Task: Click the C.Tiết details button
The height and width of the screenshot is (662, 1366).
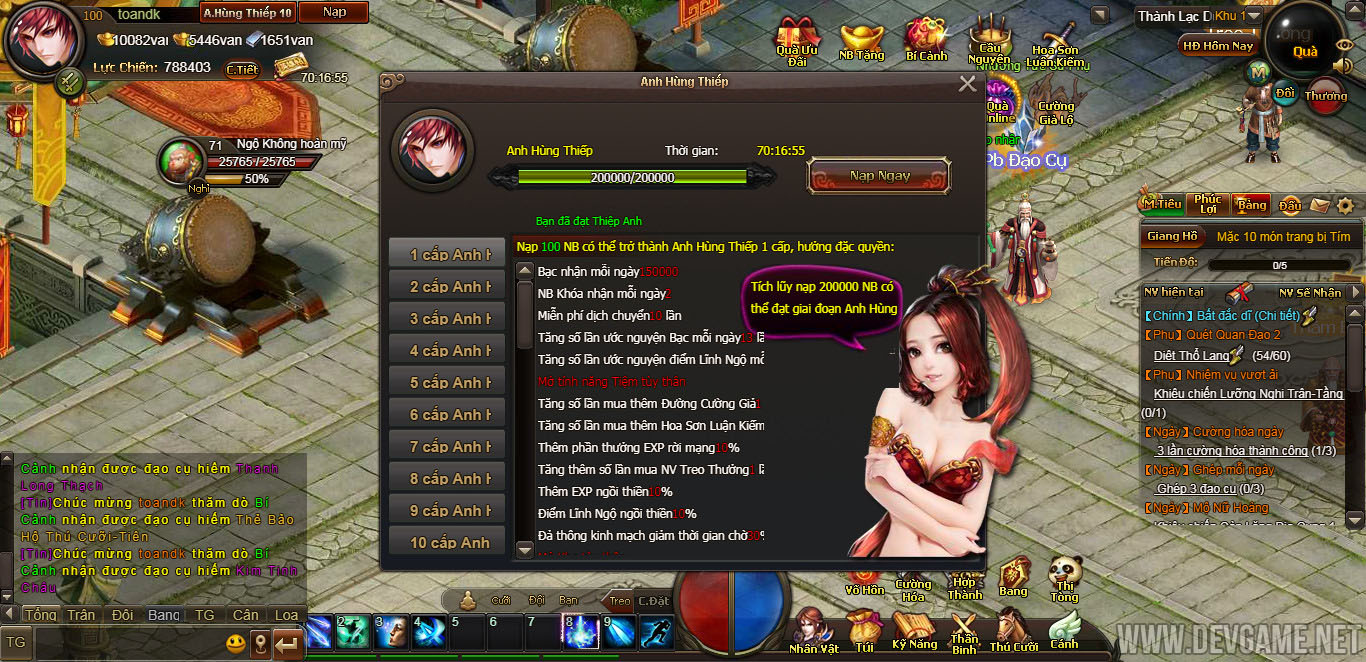Action: [x=242, y=69]
